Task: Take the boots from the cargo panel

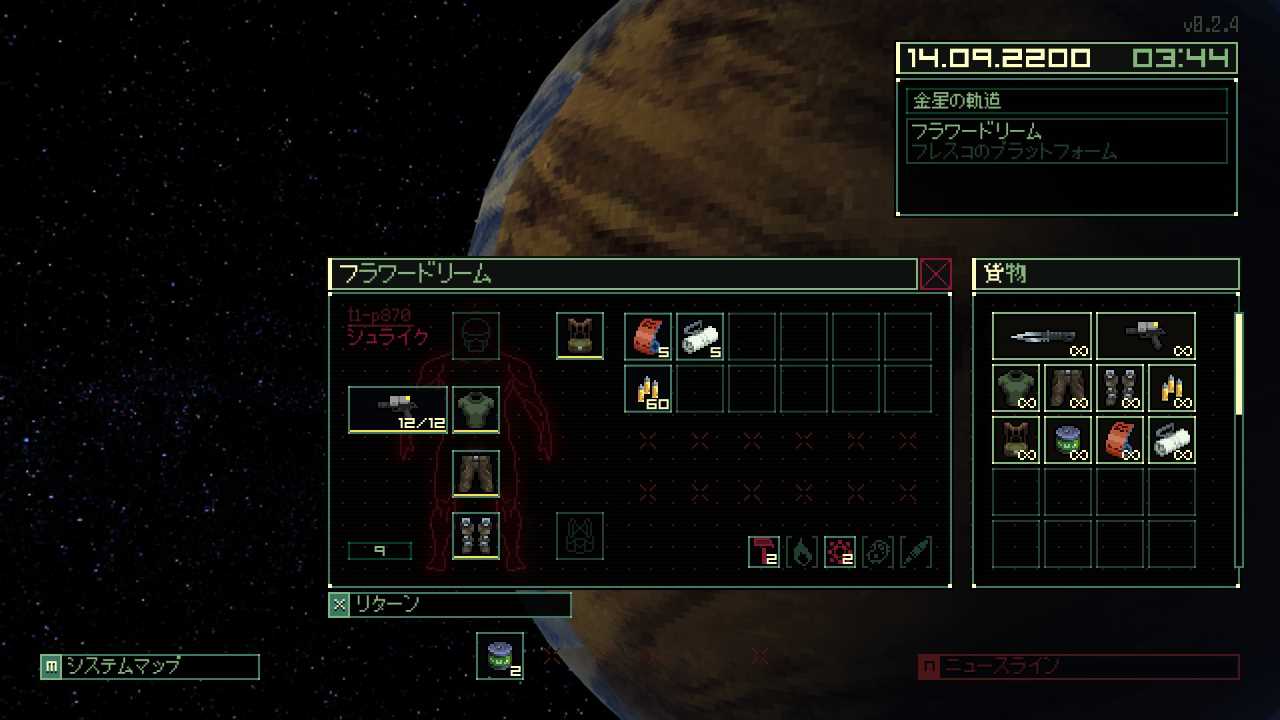Action: [1120, 388]
